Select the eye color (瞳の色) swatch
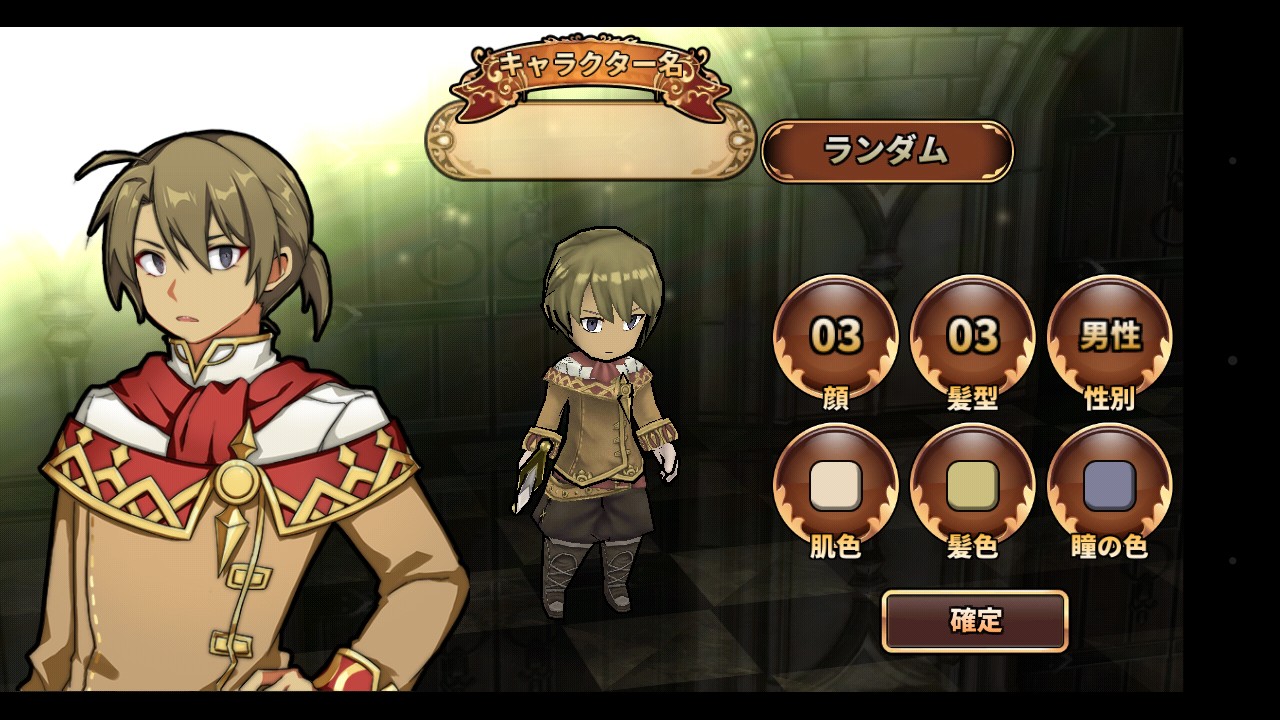 1109,485
